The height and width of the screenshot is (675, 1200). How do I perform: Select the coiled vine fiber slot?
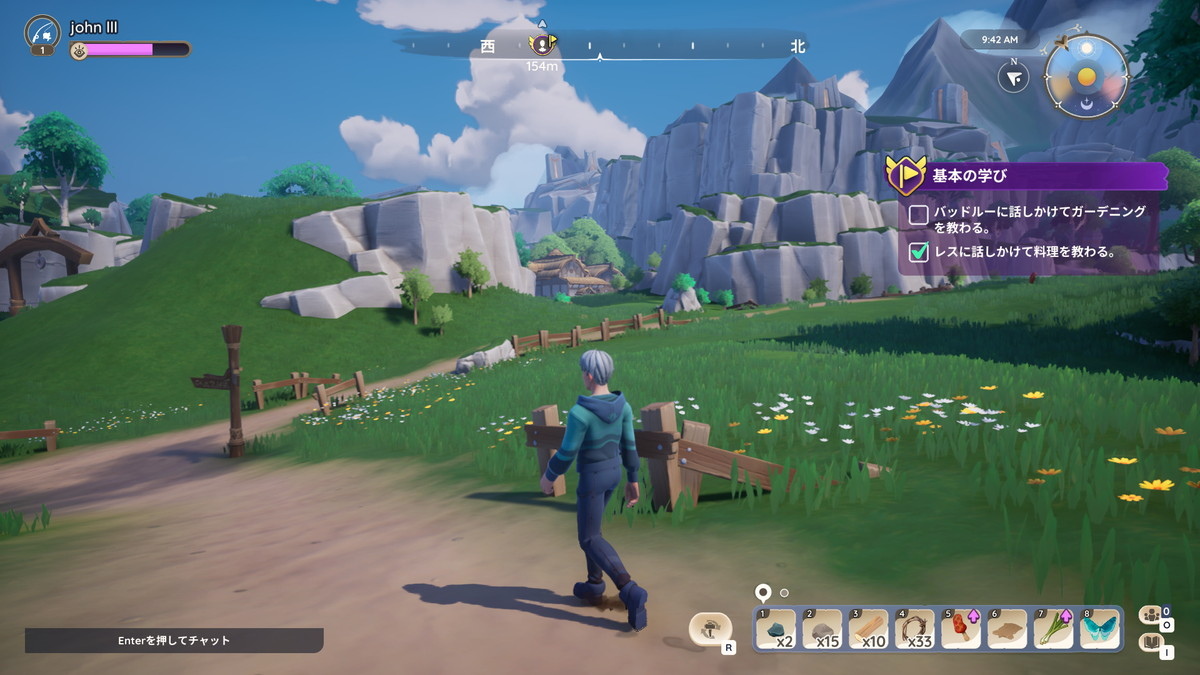click(914, 629)
